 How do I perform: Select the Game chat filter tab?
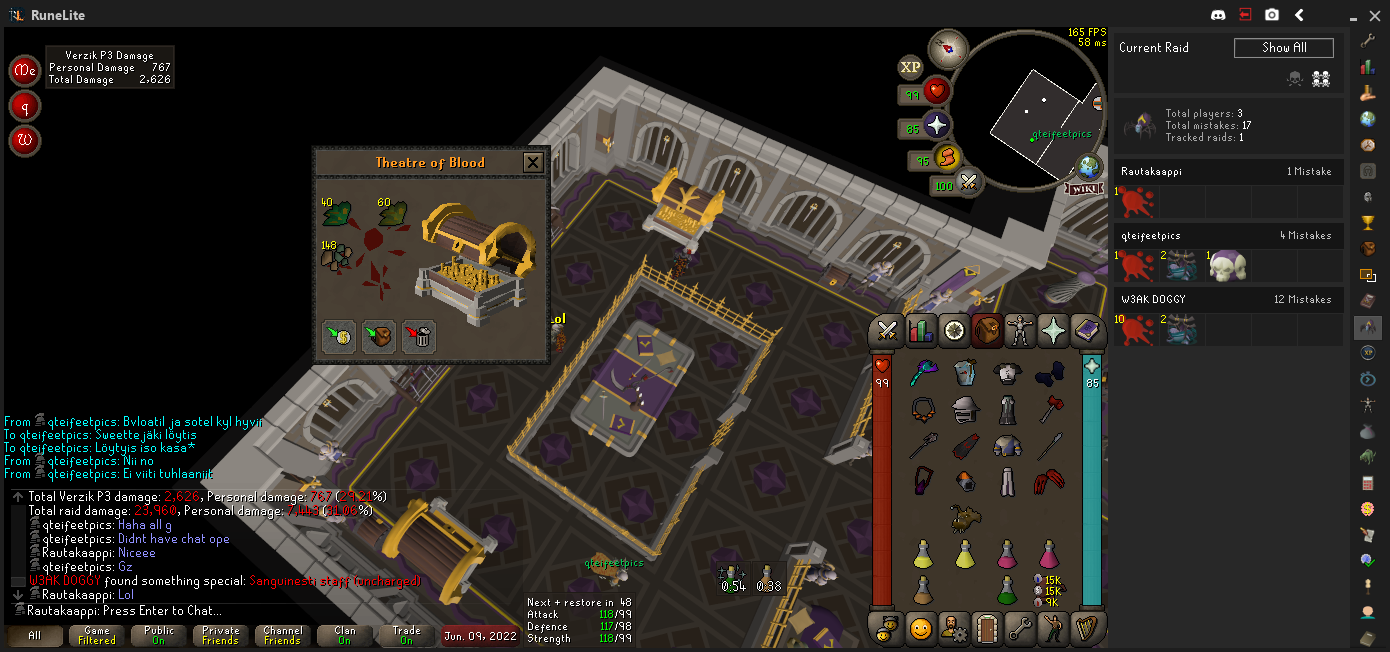pos(97,636)
